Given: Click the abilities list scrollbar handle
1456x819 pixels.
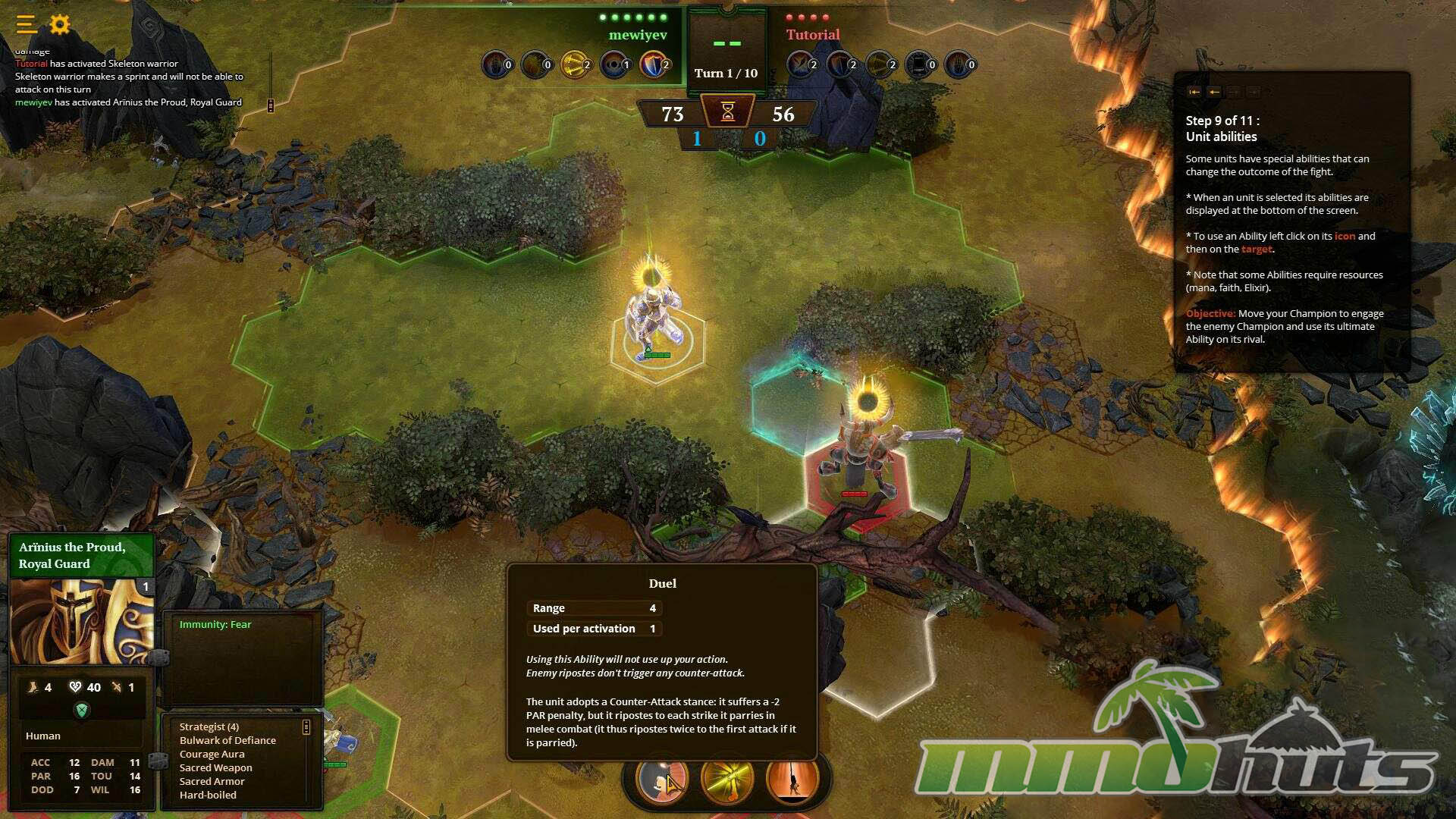Looking at the screenshot, I should click(306, 727).
